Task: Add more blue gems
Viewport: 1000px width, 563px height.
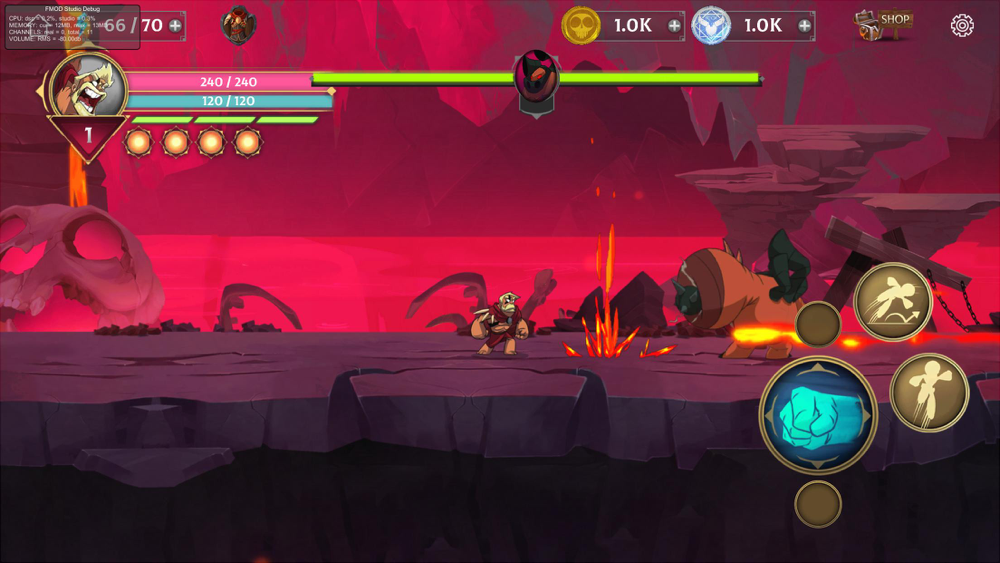Action: pos(804,26)
